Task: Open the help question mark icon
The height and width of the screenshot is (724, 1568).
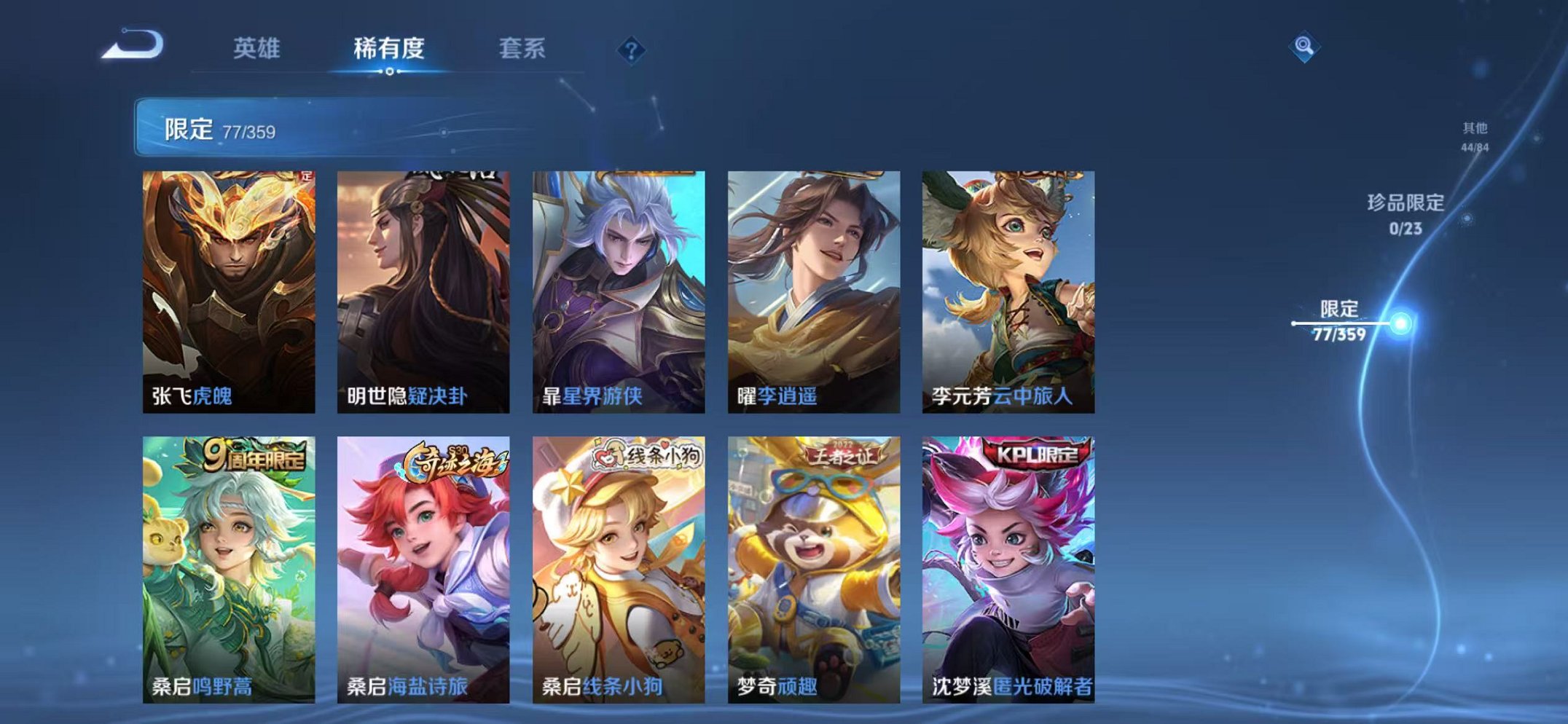Action: click(632, 50)
